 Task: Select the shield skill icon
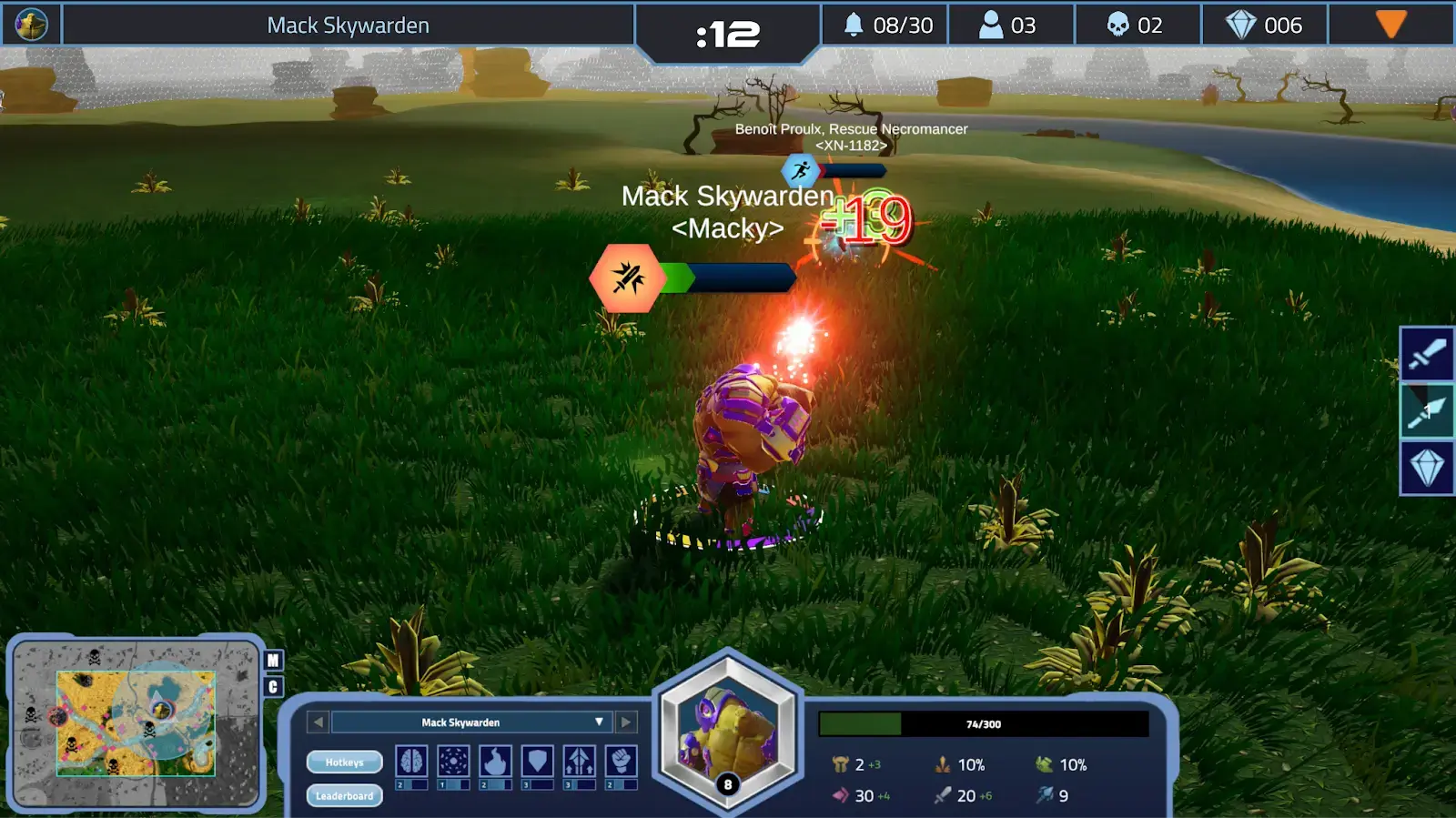(537, 762)
